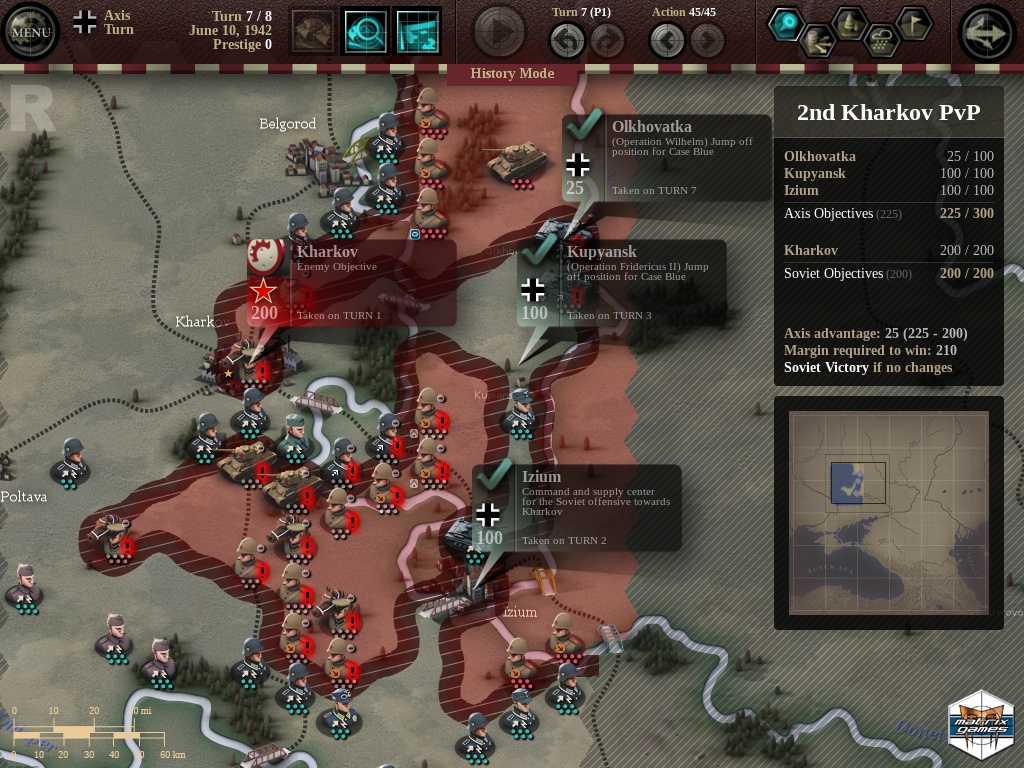Toggle the arrow grid map overlay icon

click(x=418, y=32)
